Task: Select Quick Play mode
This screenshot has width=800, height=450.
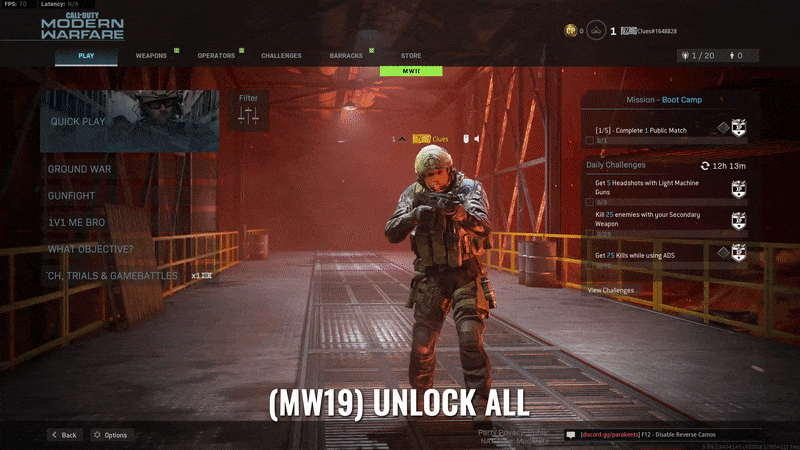Action: point(129,121)
